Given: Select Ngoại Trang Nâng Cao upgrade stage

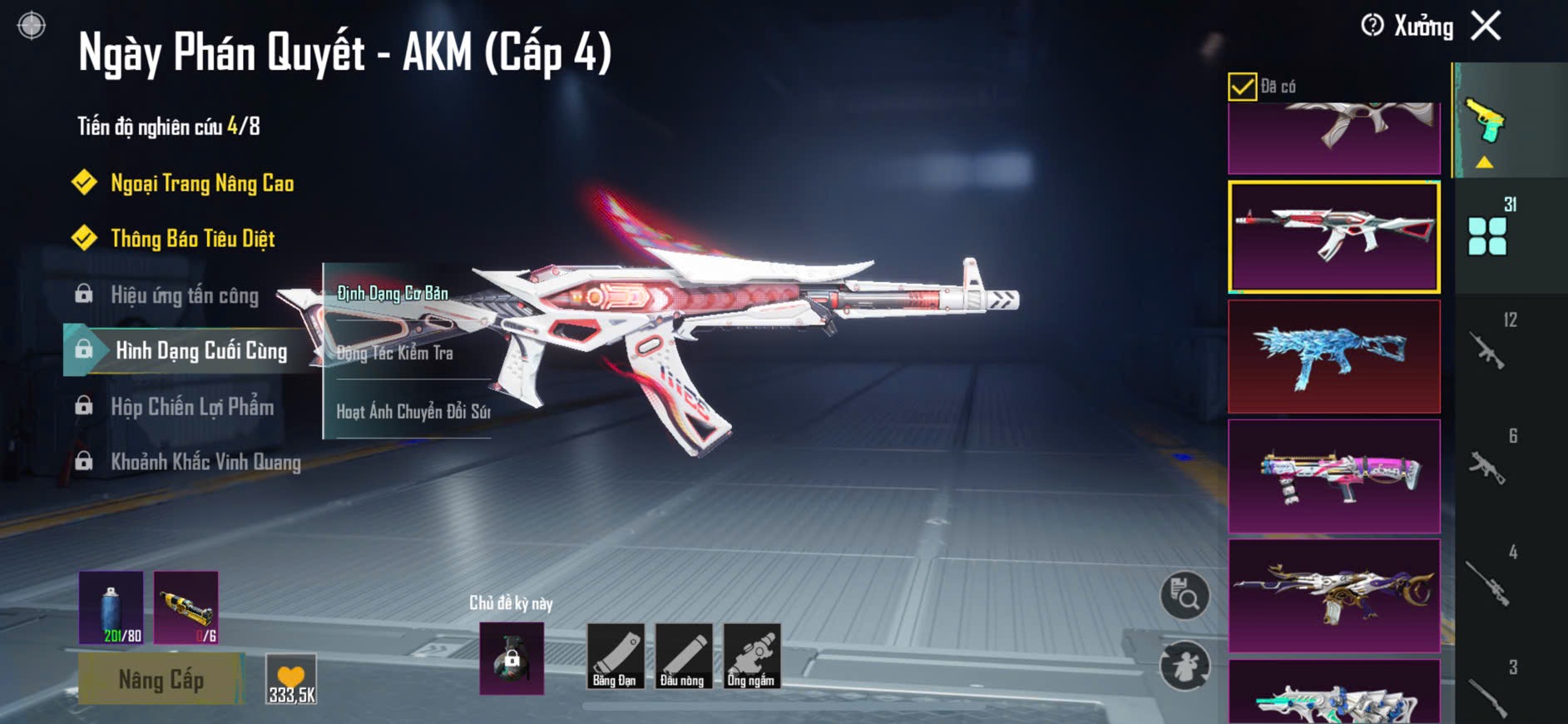Looking at the screenshot, I should point(201,183).
